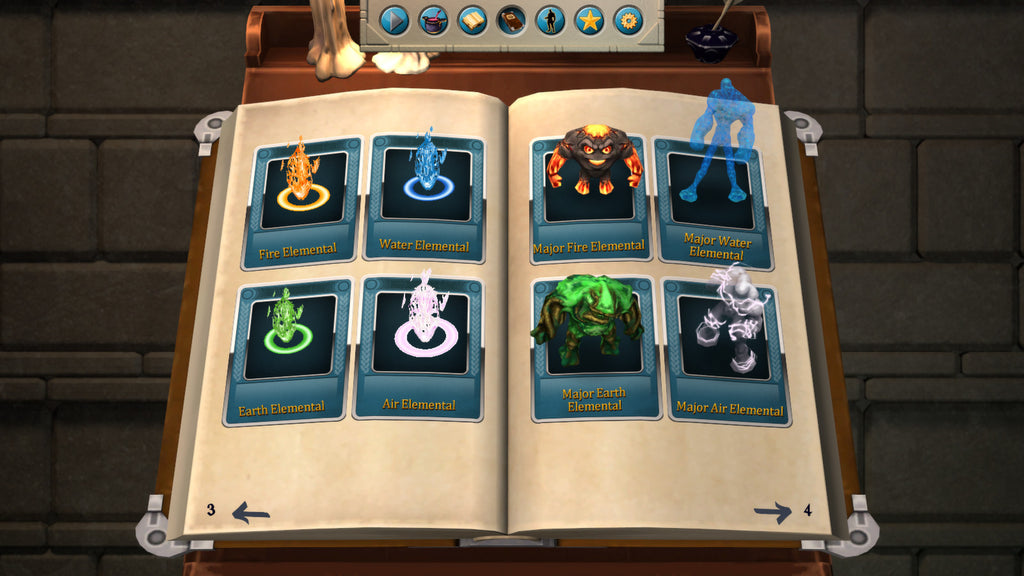The width and height of the screenshot is (1024, 576).
Task: Open the character silhouette screen
Action: pos(550,20)
